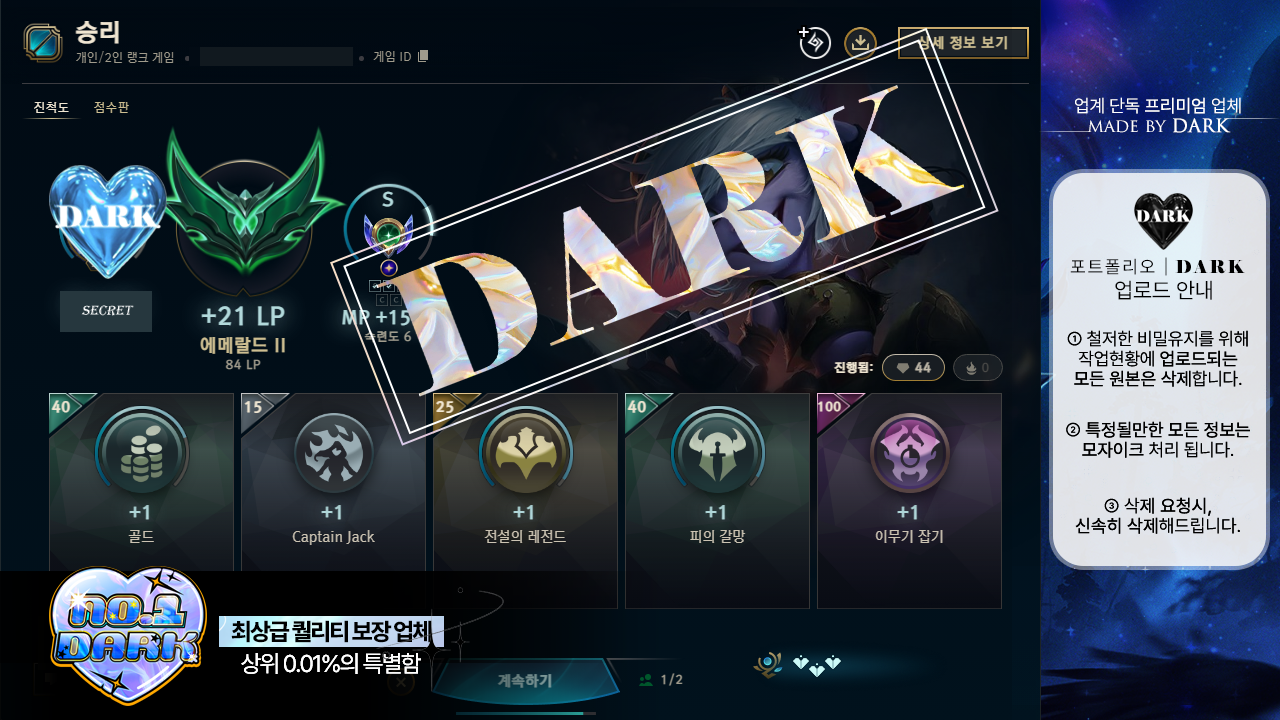Click the highlight recording icon with plus sign

(x=813, y=44)
